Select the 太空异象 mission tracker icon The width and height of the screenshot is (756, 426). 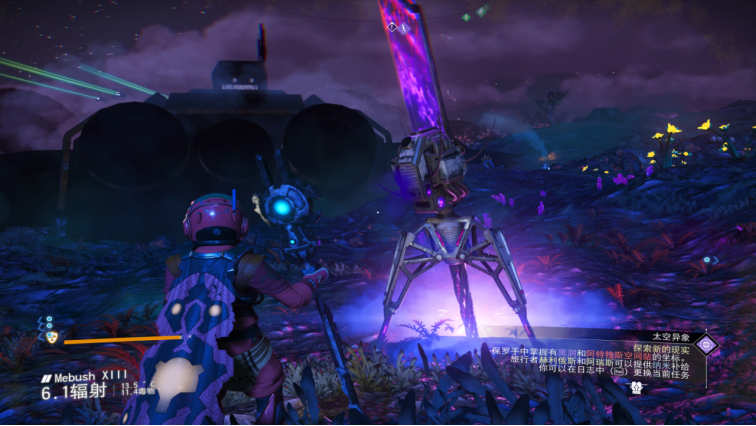(707, 345)
